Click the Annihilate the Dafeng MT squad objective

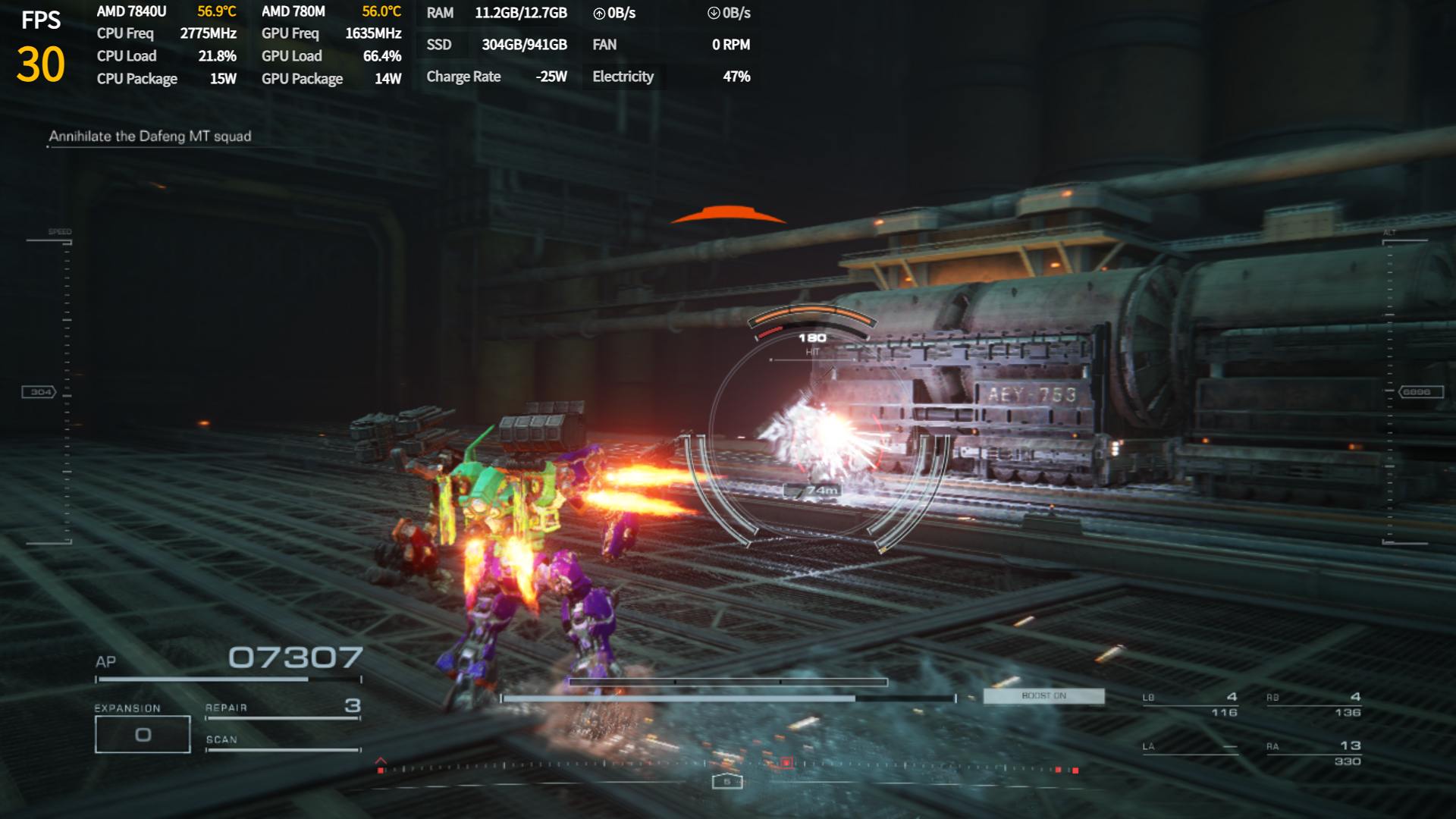click(x=150, y=136)
